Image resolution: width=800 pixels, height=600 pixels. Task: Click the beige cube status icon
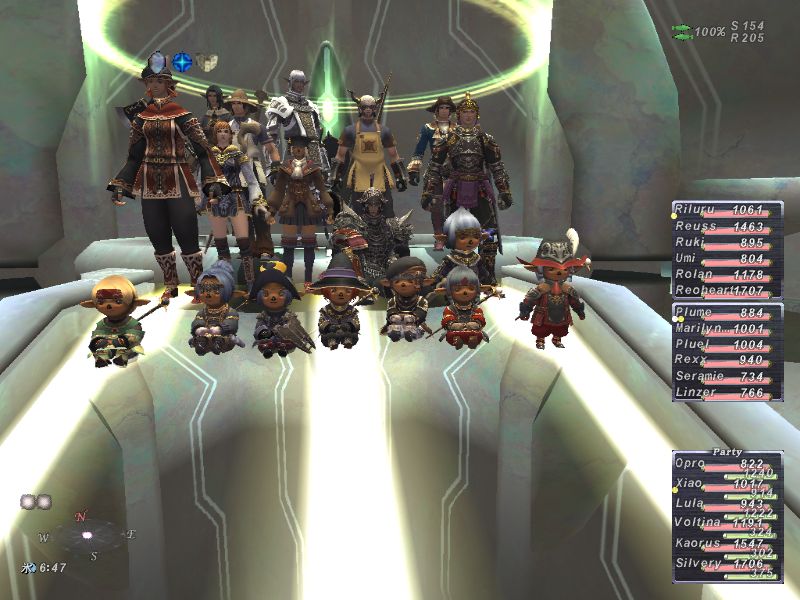pyautogui.click(x=206, y=62)
